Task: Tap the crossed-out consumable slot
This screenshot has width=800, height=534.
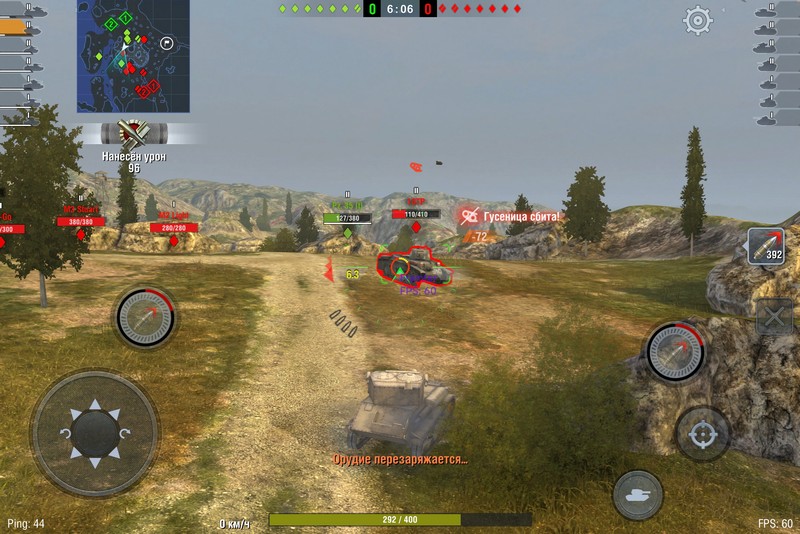Action: pos(773,319)
